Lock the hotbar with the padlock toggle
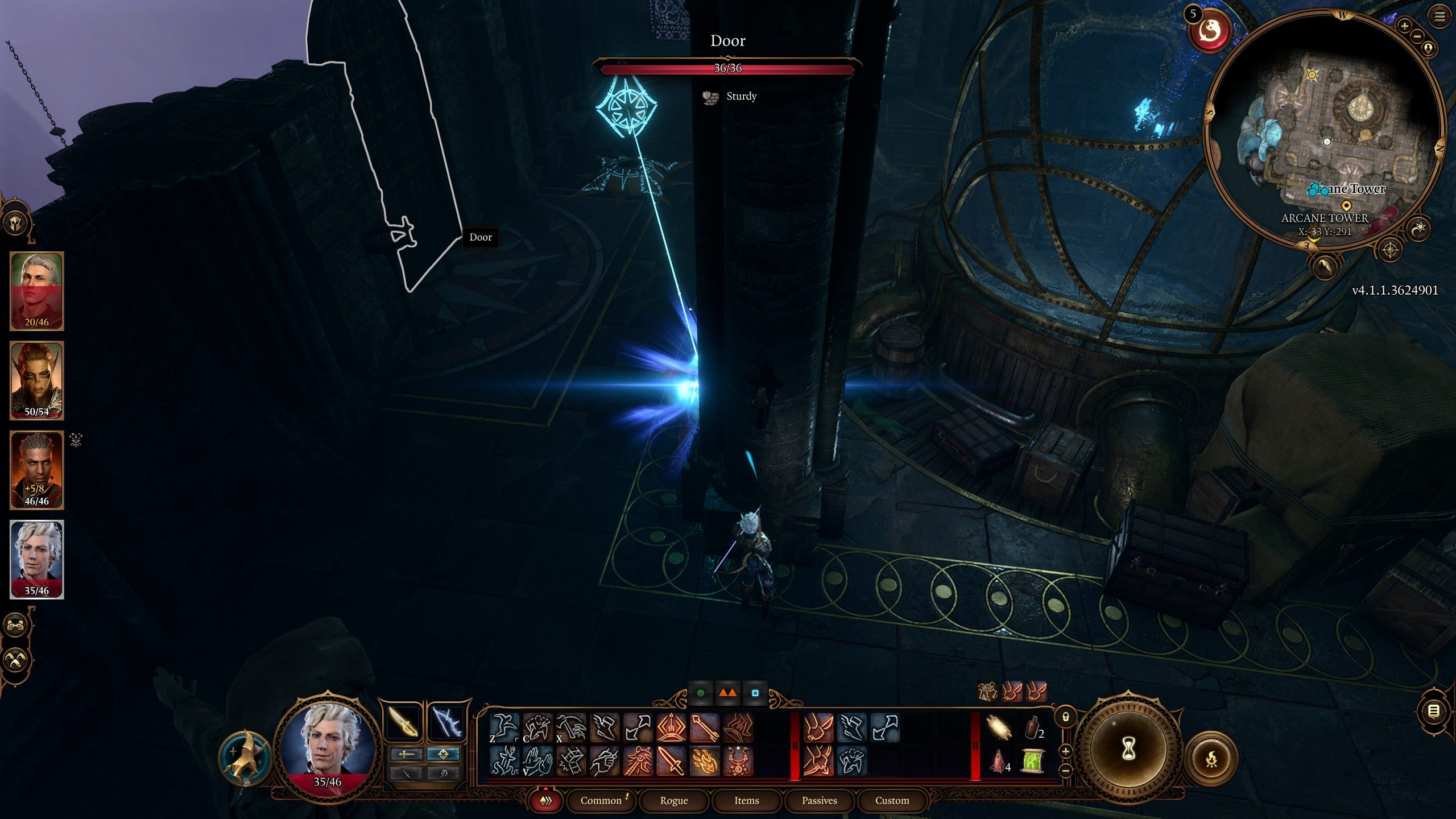This screenshot has width=1456, height=819. tap(1065, 717)
